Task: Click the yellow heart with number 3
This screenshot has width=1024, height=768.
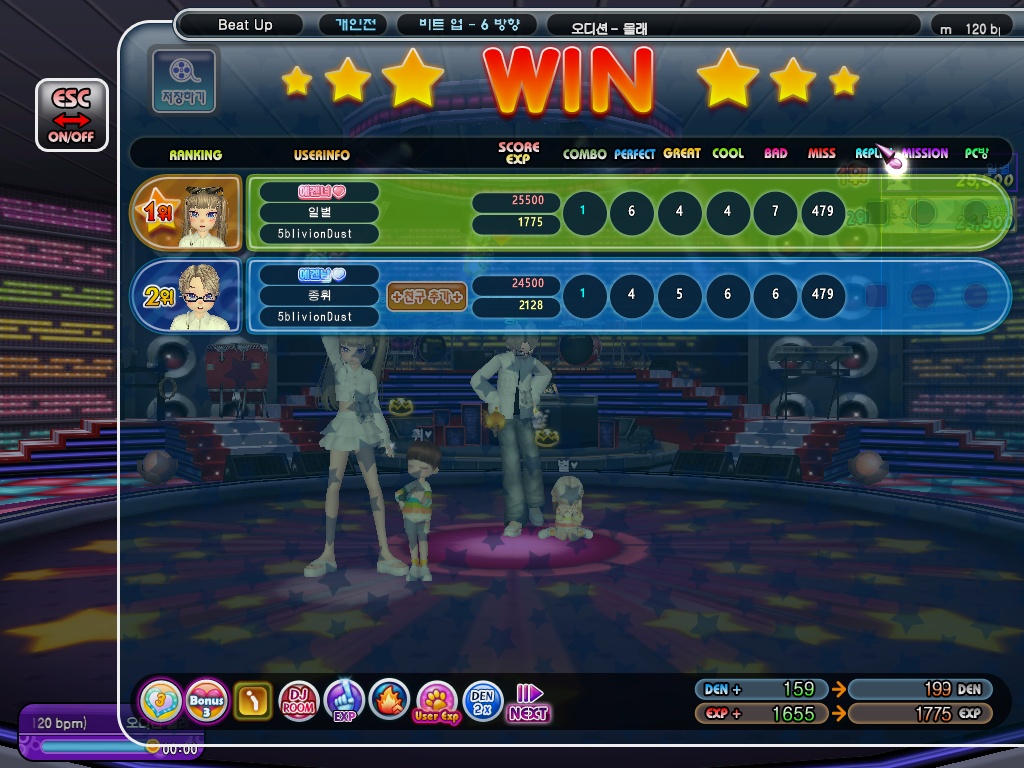Action: (x=160, y=701)
